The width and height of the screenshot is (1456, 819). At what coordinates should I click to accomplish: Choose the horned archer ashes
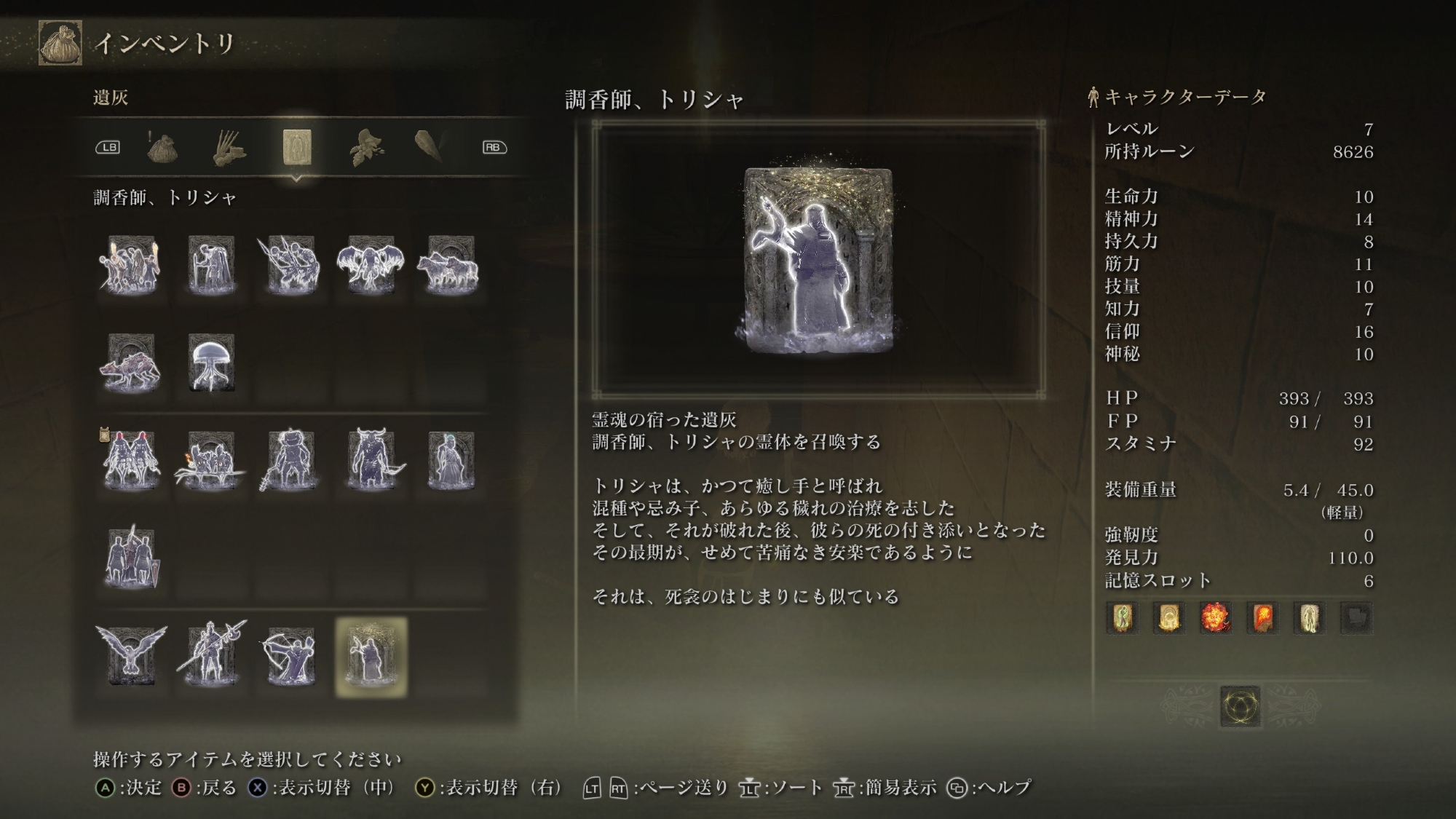(373, 461)
